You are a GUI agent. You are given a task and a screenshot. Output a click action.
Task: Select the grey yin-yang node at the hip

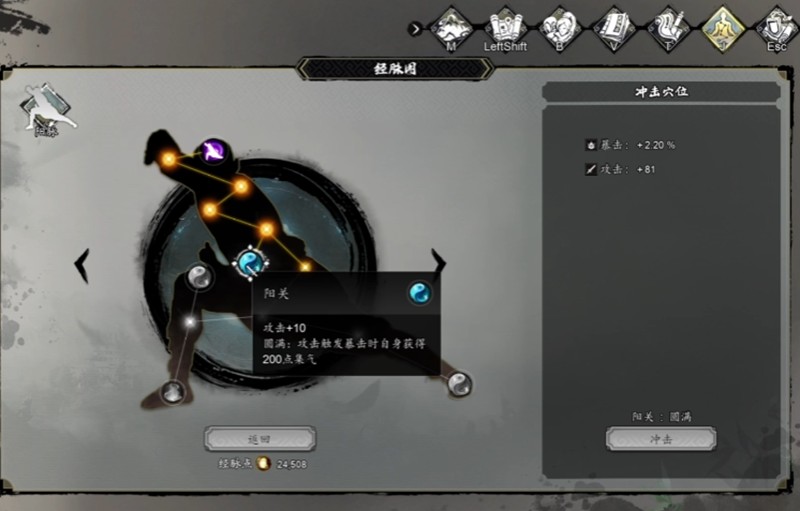tap(199, 278)
